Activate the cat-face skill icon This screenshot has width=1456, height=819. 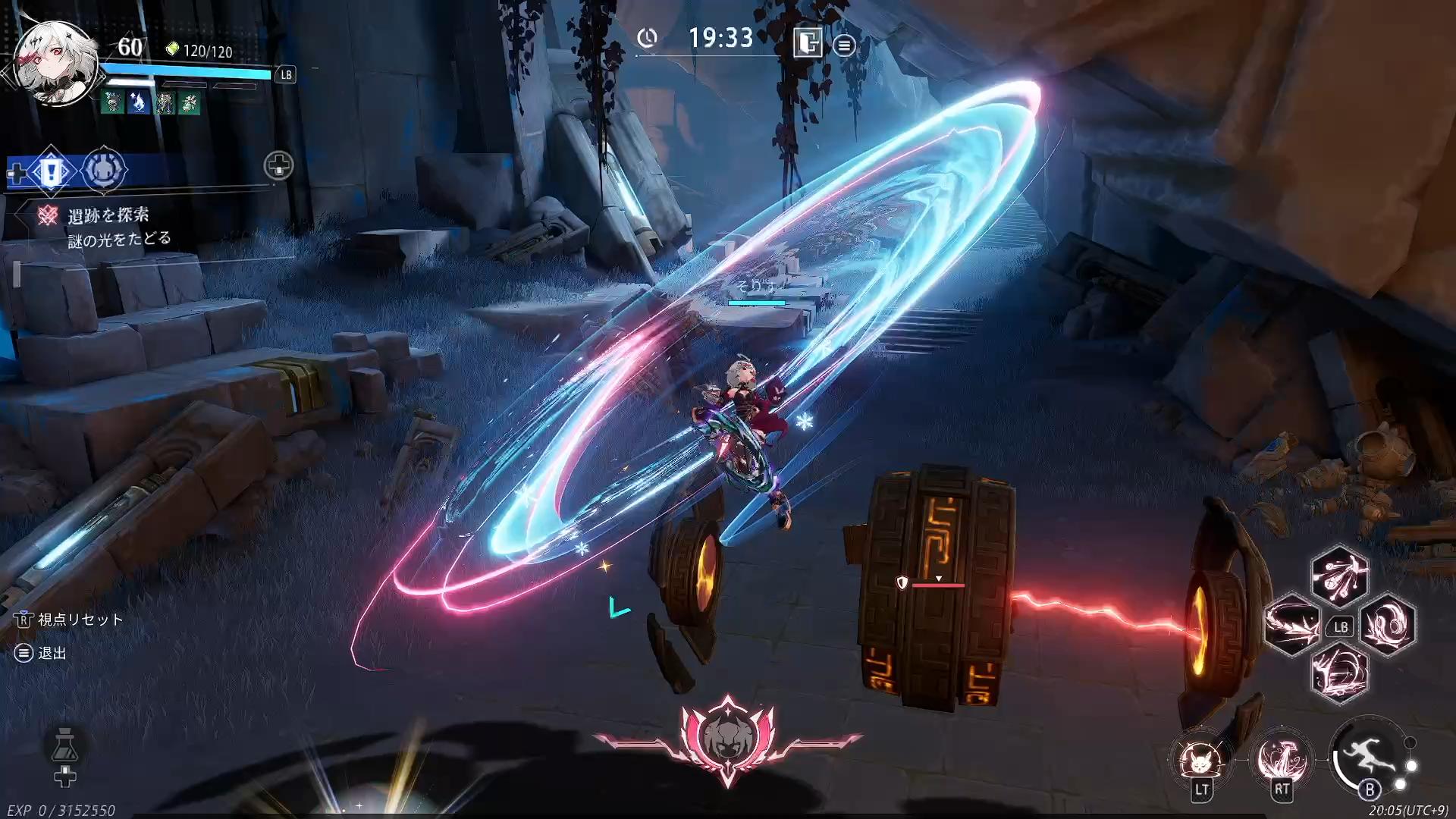pos(1202,758)
